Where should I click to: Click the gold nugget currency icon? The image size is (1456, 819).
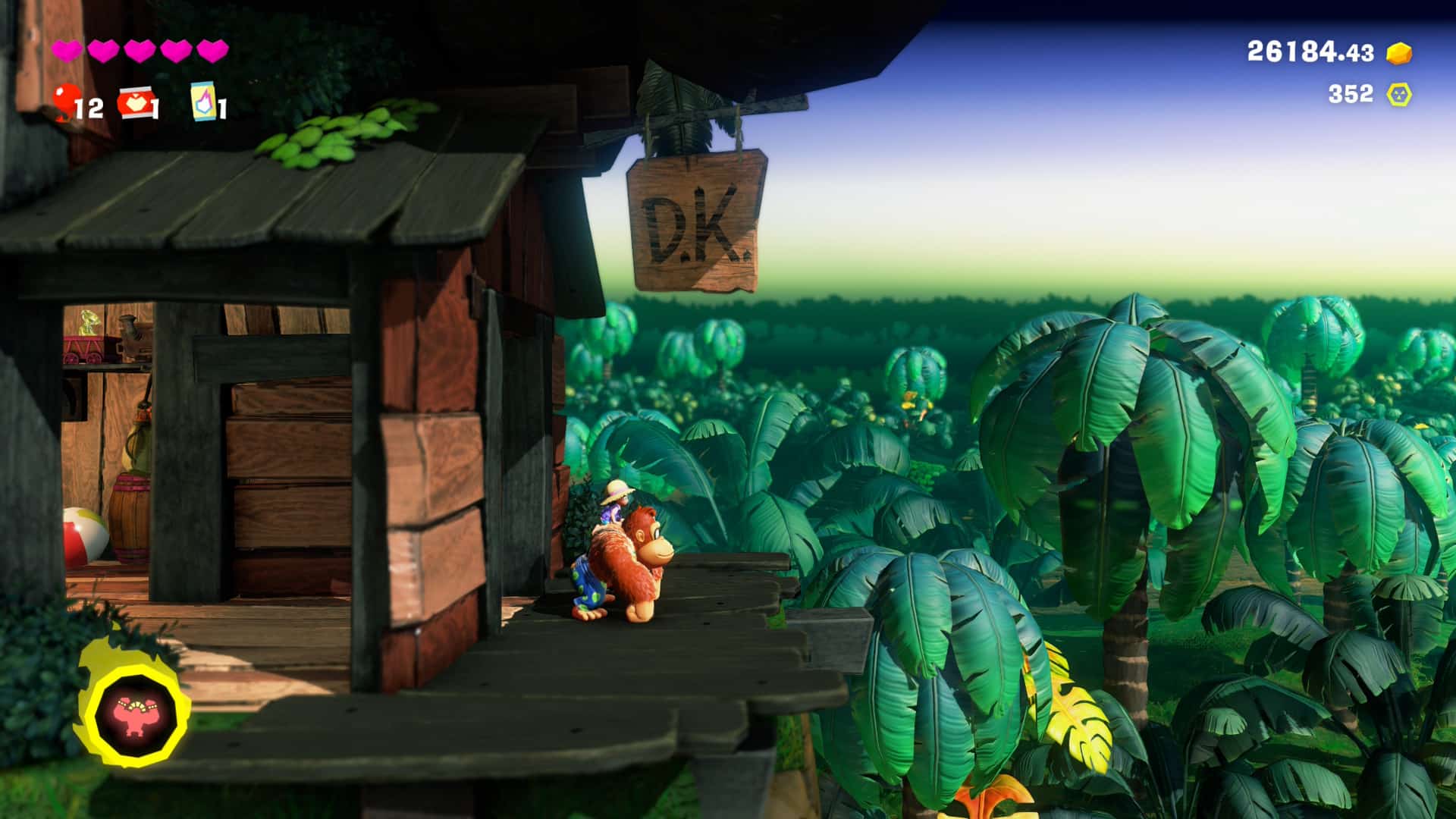(1399, 52)
